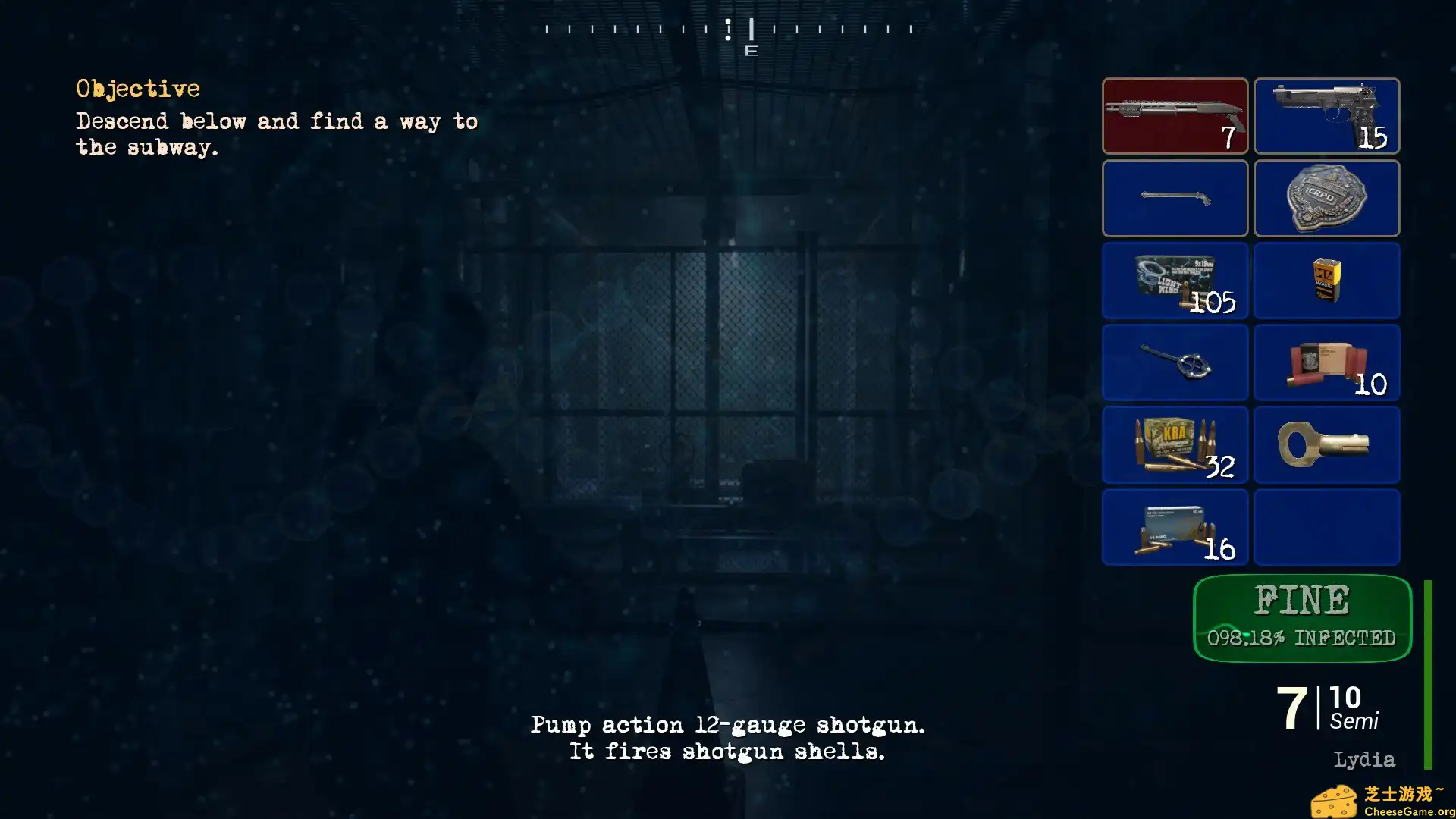This screenshot has height=819, width=1456.
Task: Click the E marker on the compass bar
Action: pos(752,52)
